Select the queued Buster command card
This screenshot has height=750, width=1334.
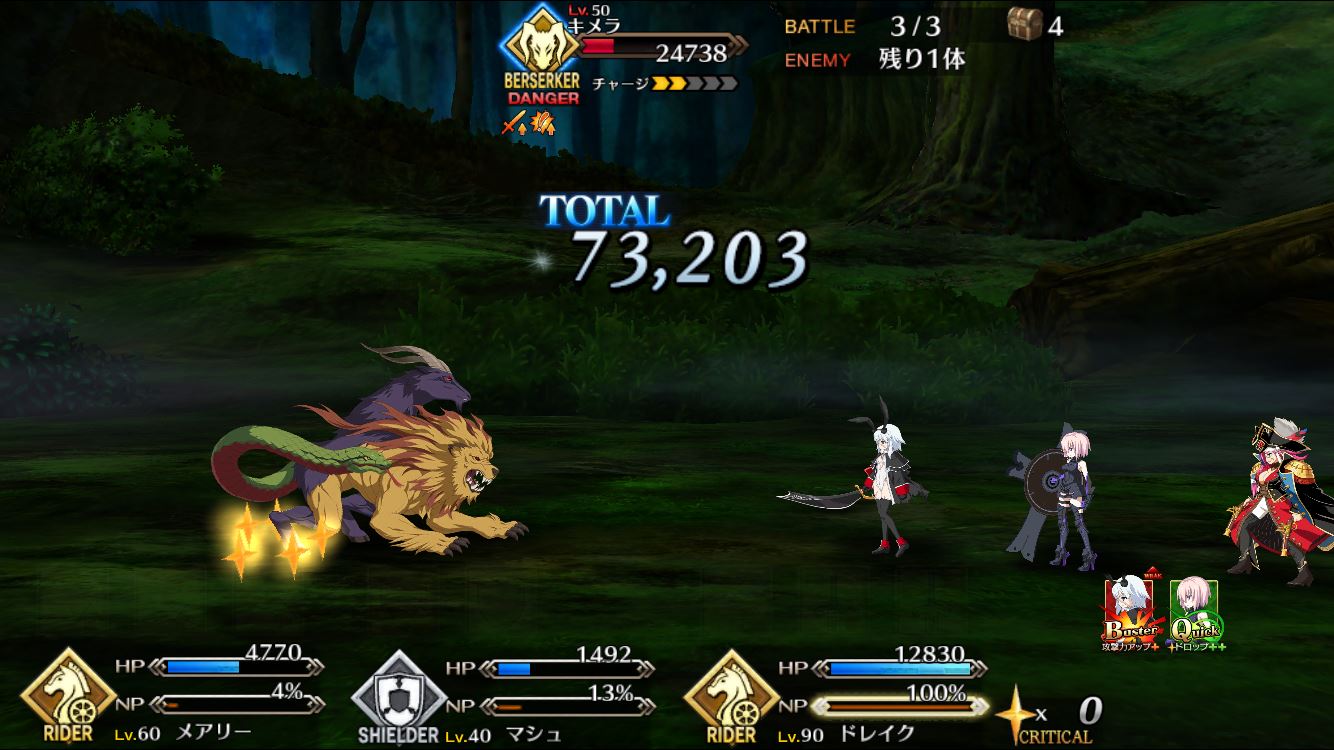pos(1132,612)
